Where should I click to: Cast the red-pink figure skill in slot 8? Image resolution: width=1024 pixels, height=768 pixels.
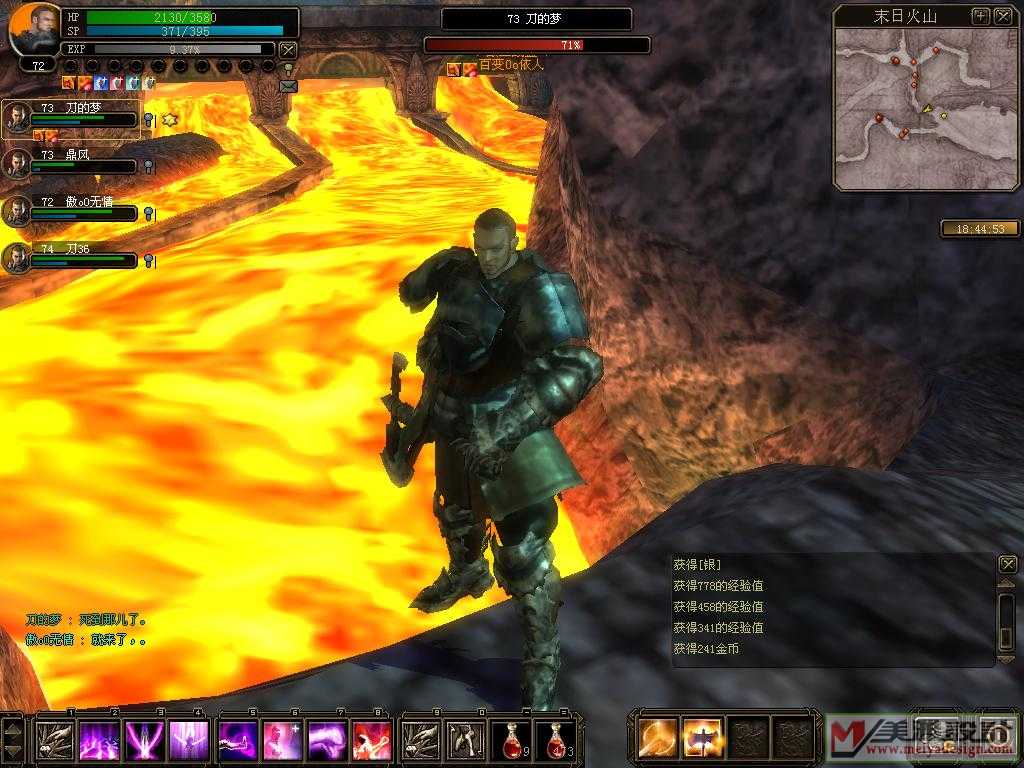[371, 740]
